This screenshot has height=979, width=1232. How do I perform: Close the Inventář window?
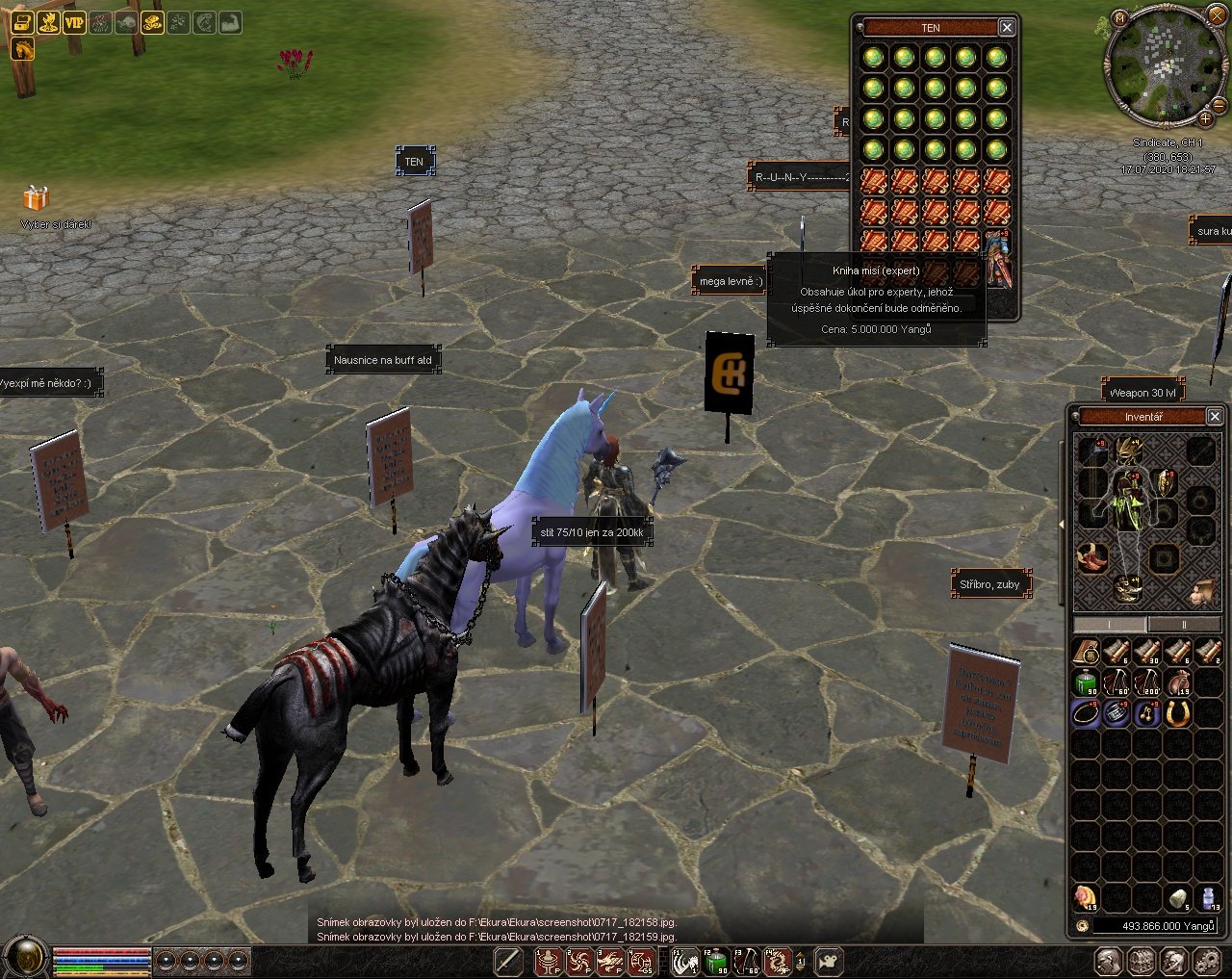(1215, 417)
